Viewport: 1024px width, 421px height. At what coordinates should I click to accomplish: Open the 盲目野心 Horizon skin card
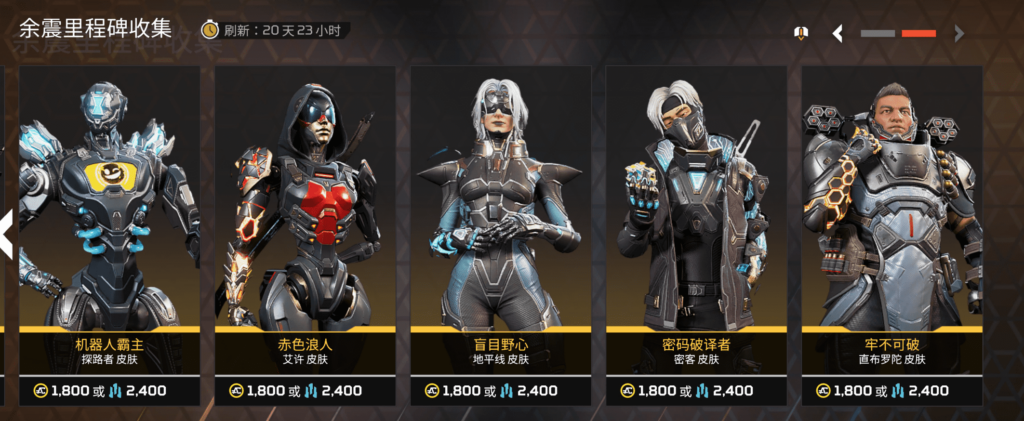(x=500, y=200)
